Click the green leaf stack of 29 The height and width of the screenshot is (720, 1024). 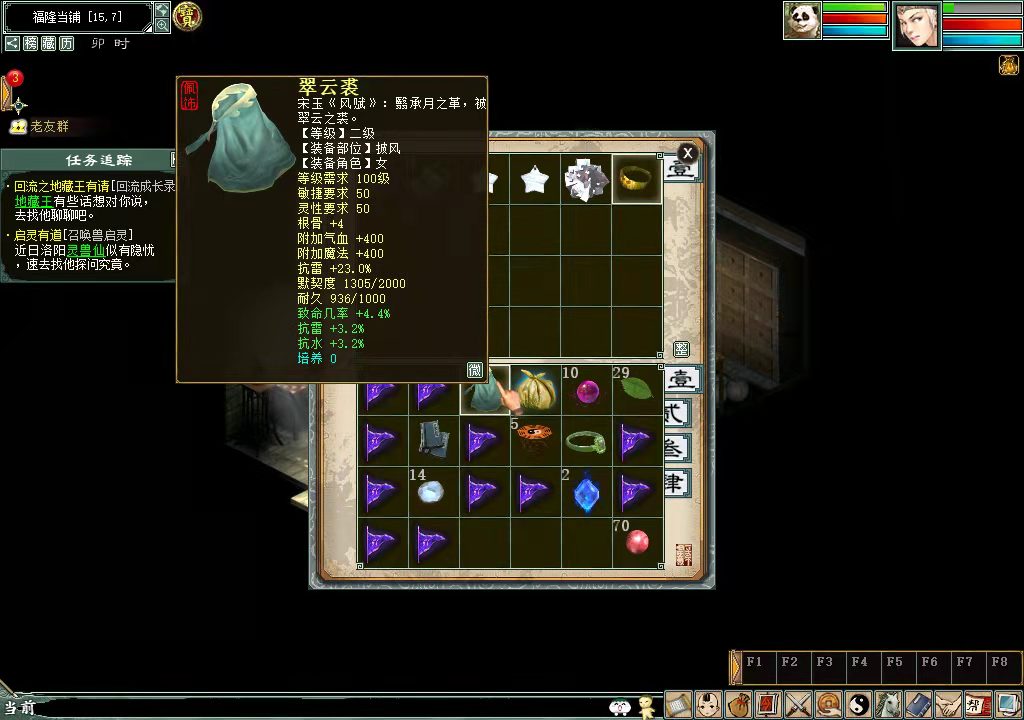636,390
